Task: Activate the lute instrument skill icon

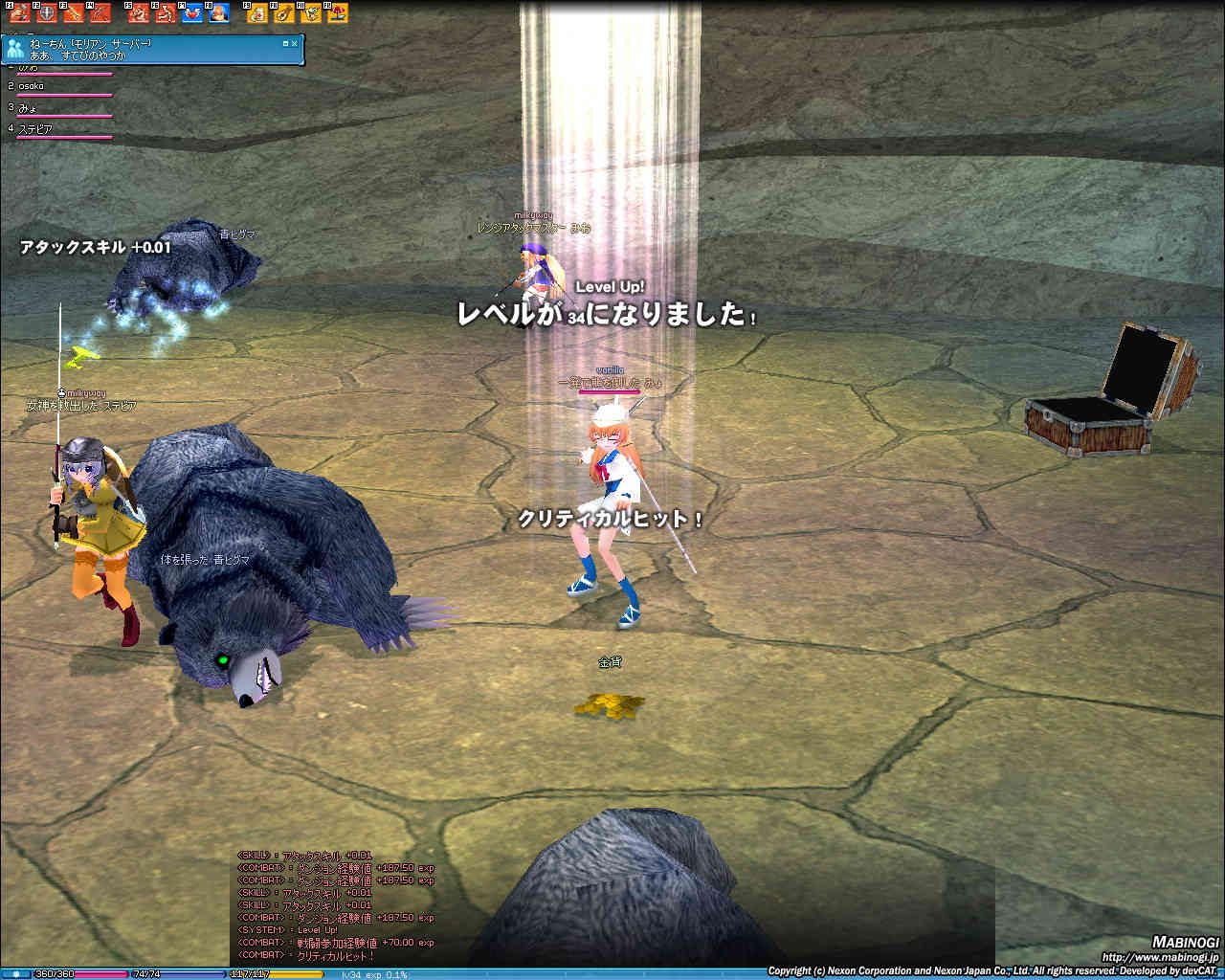Action: click(x=285, y=13)
